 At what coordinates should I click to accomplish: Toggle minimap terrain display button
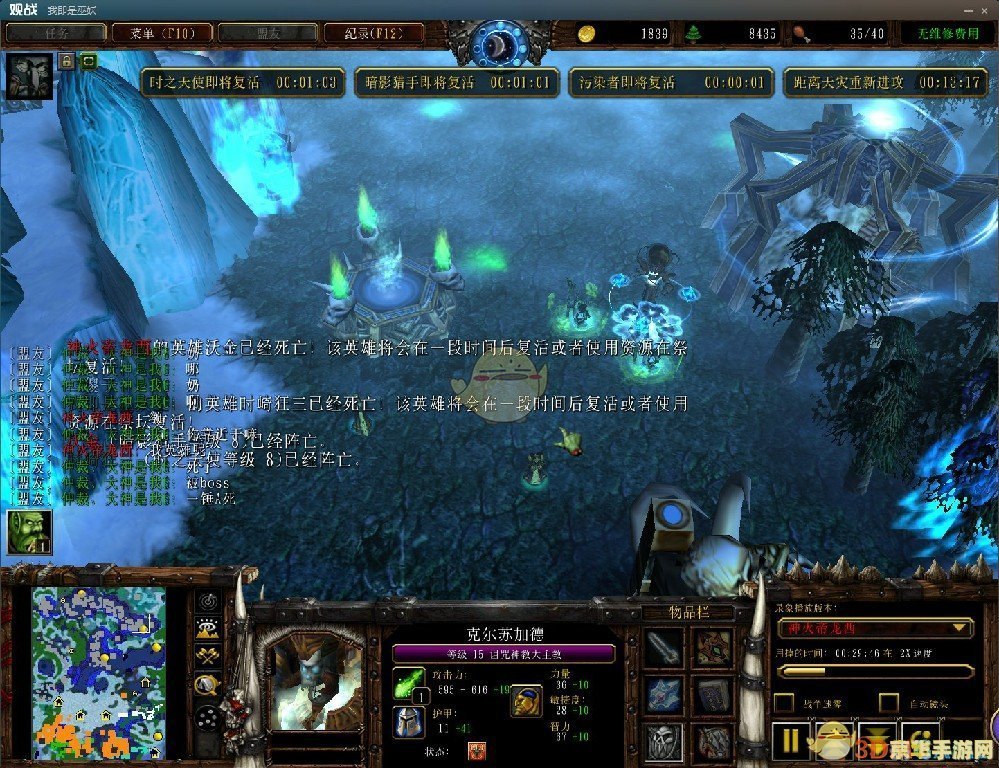click(207, 629)
